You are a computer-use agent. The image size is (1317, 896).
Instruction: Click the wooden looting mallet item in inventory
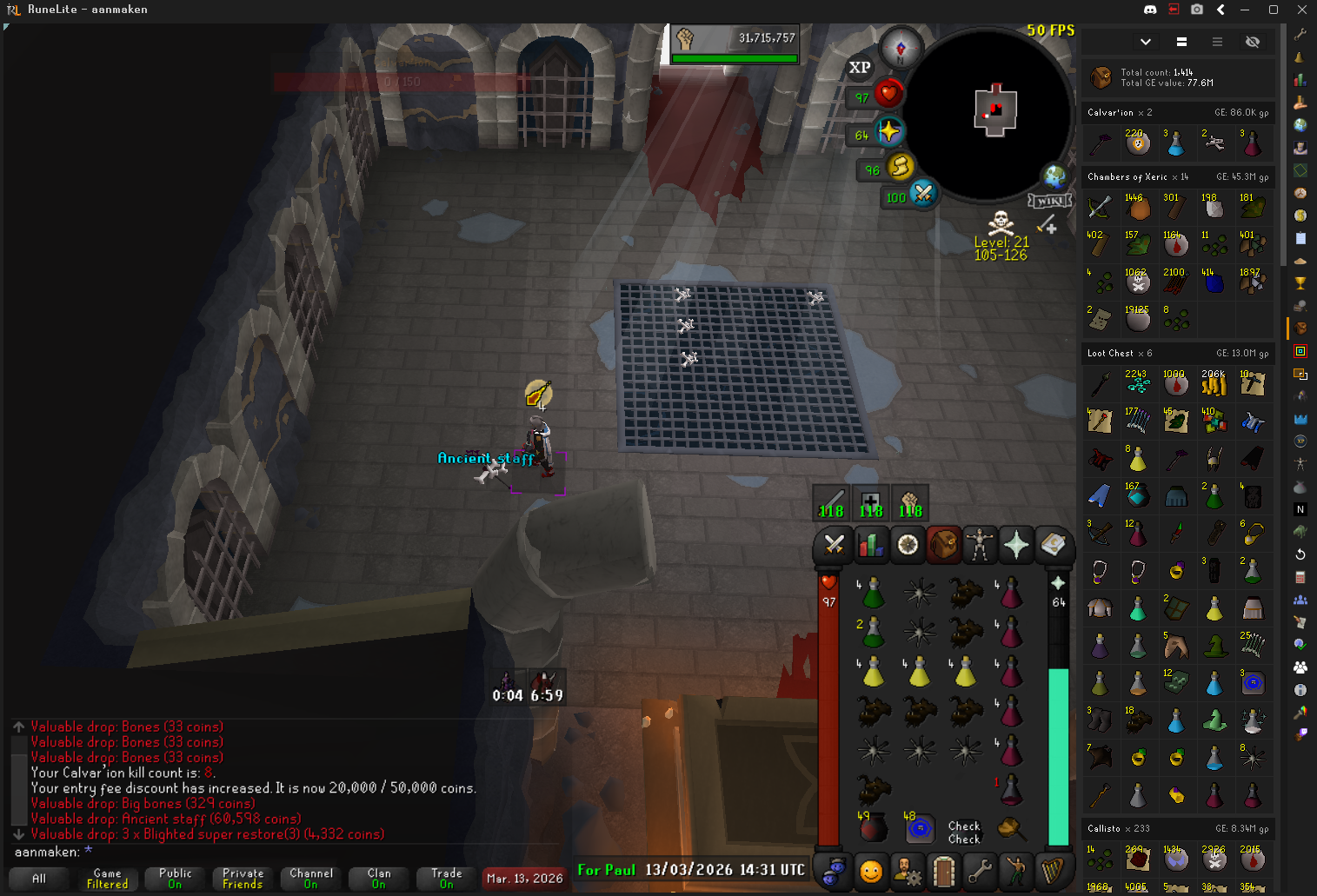[x=1009, y=827]
